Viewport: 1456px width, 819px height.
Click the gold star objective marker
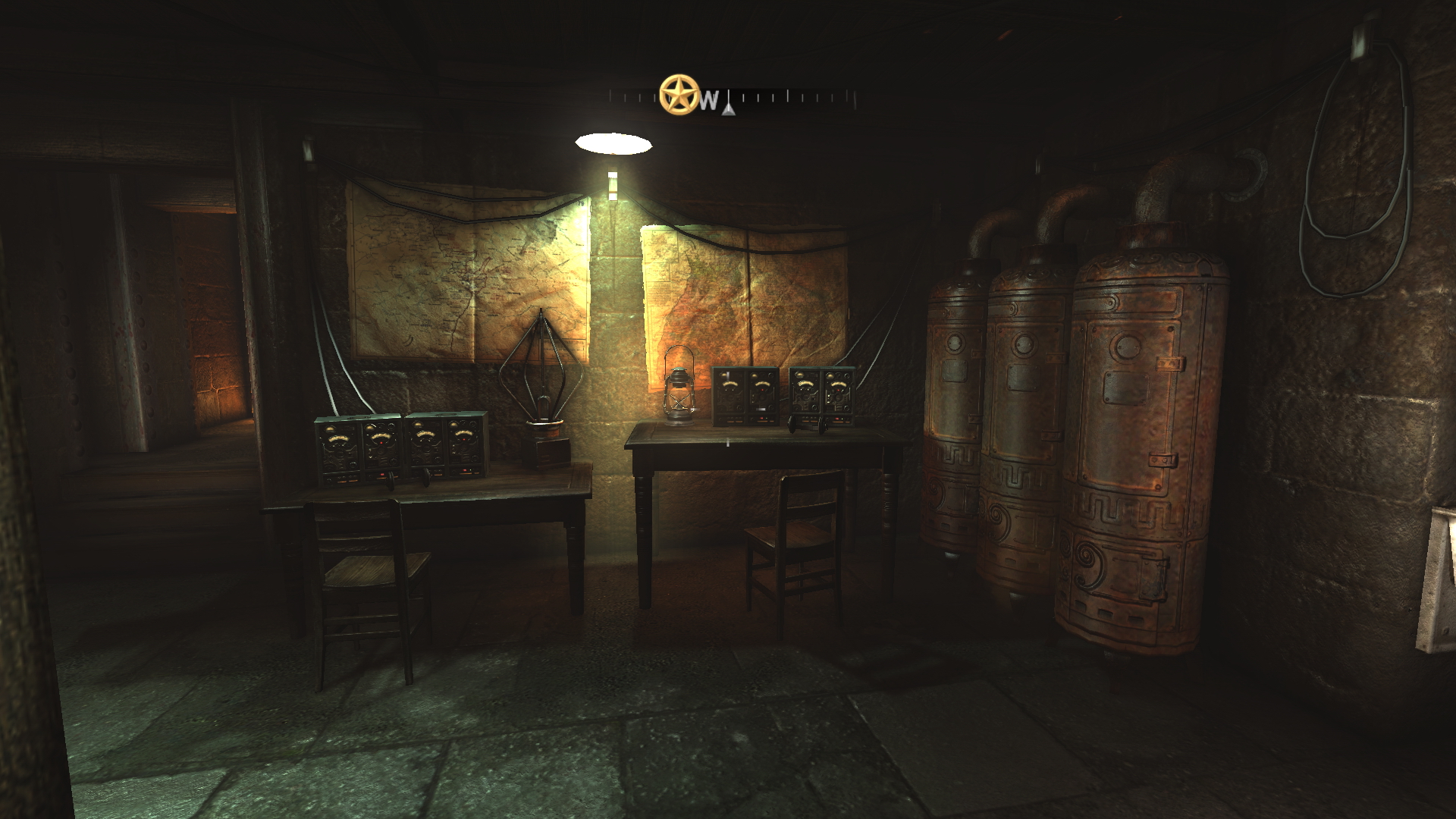coord(678,95)
